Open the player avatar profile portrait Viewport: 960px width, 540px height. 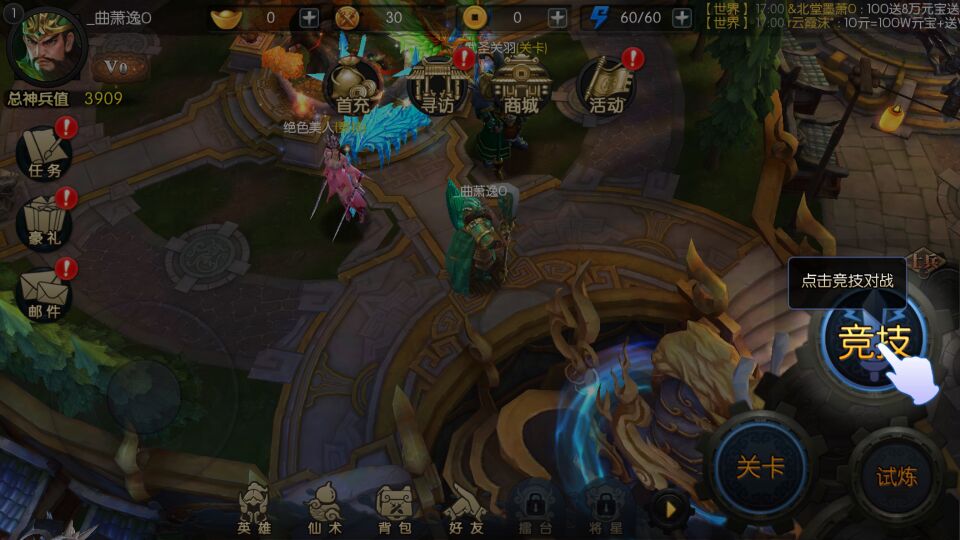tap(45, 47)
